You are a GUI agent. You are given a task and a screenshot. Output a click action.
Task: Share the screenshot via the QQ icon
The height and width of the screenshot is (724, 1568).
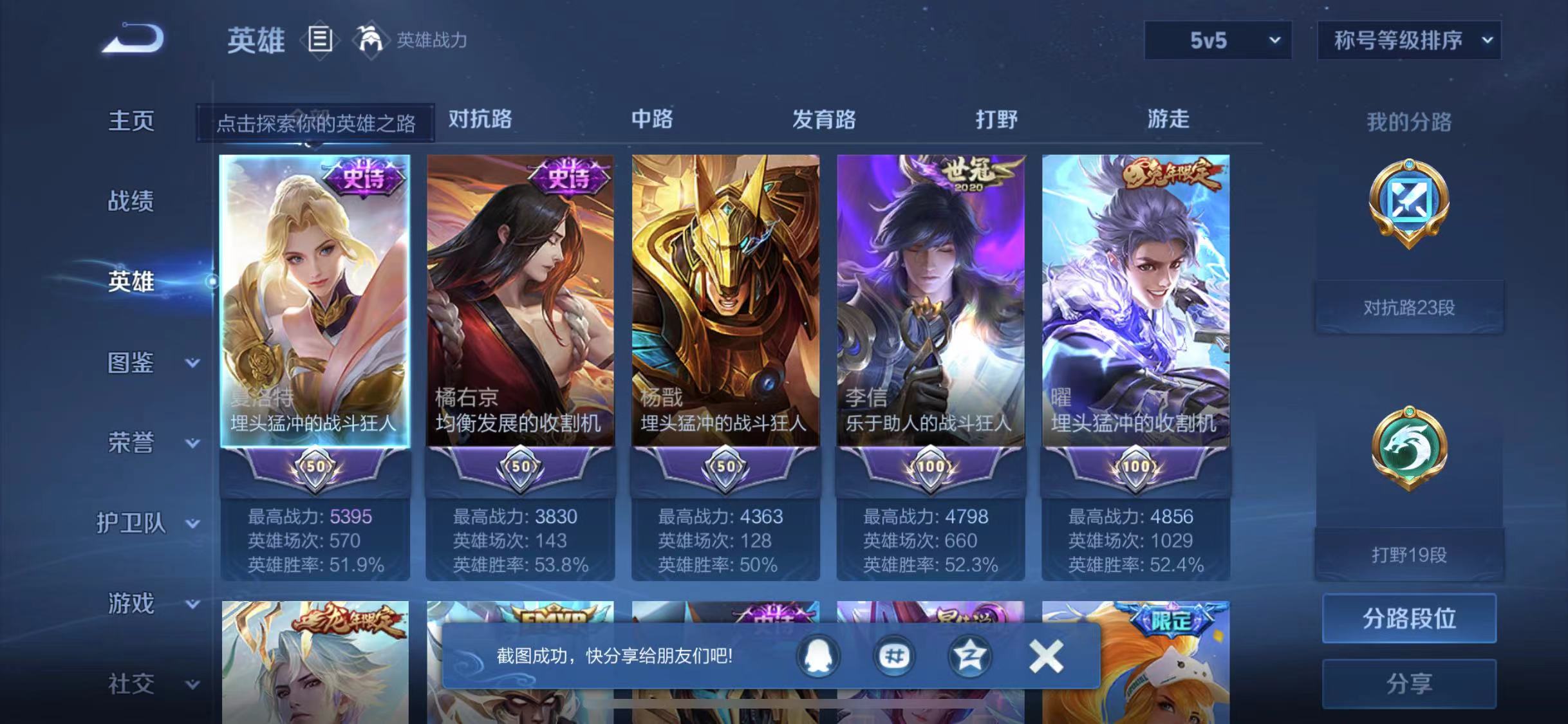(x=817, y=658)
